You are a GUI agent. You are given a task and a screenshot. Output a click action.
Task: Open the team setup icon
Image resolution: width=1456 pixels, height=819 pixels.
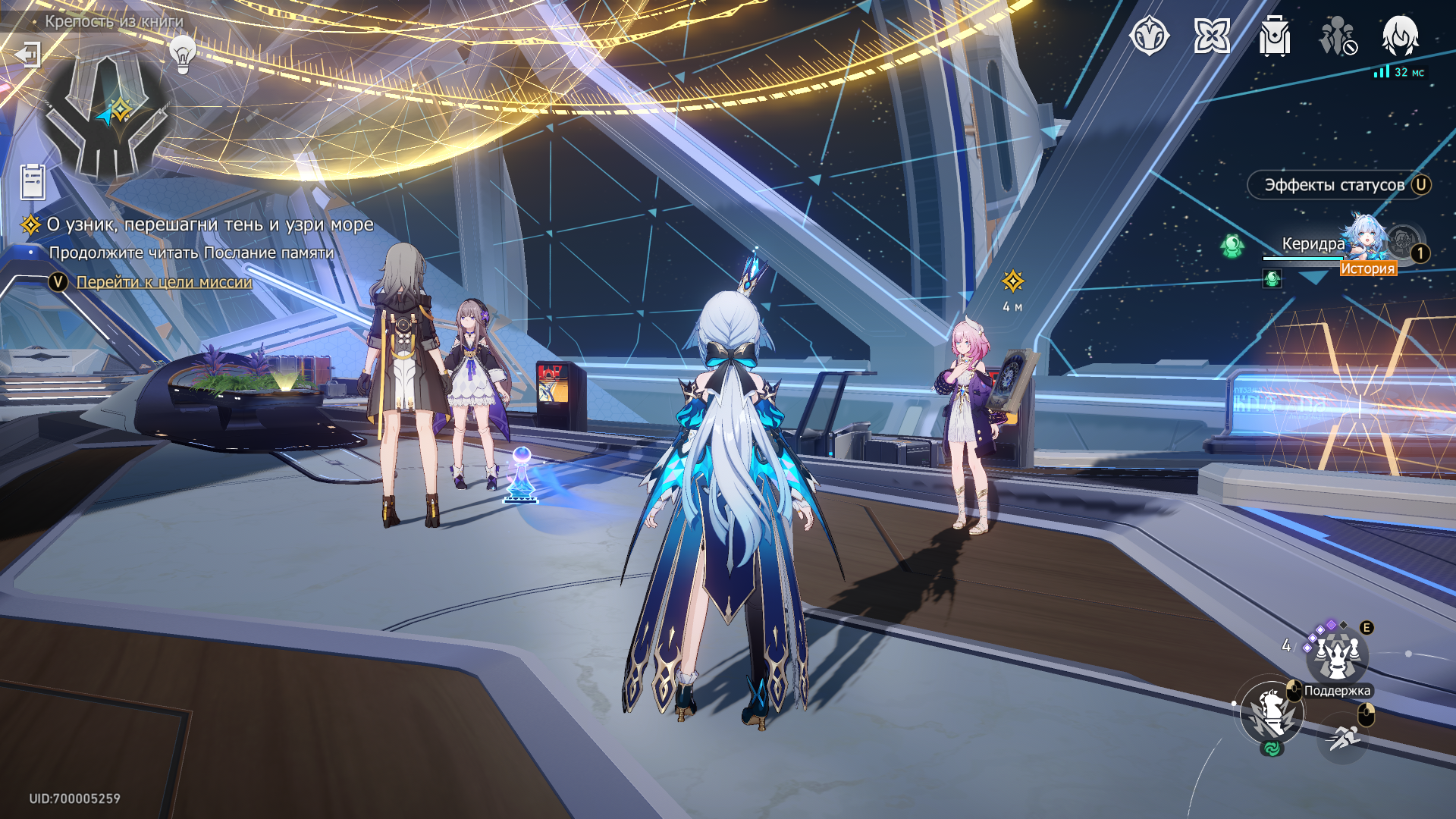[x=1337, y=36]
